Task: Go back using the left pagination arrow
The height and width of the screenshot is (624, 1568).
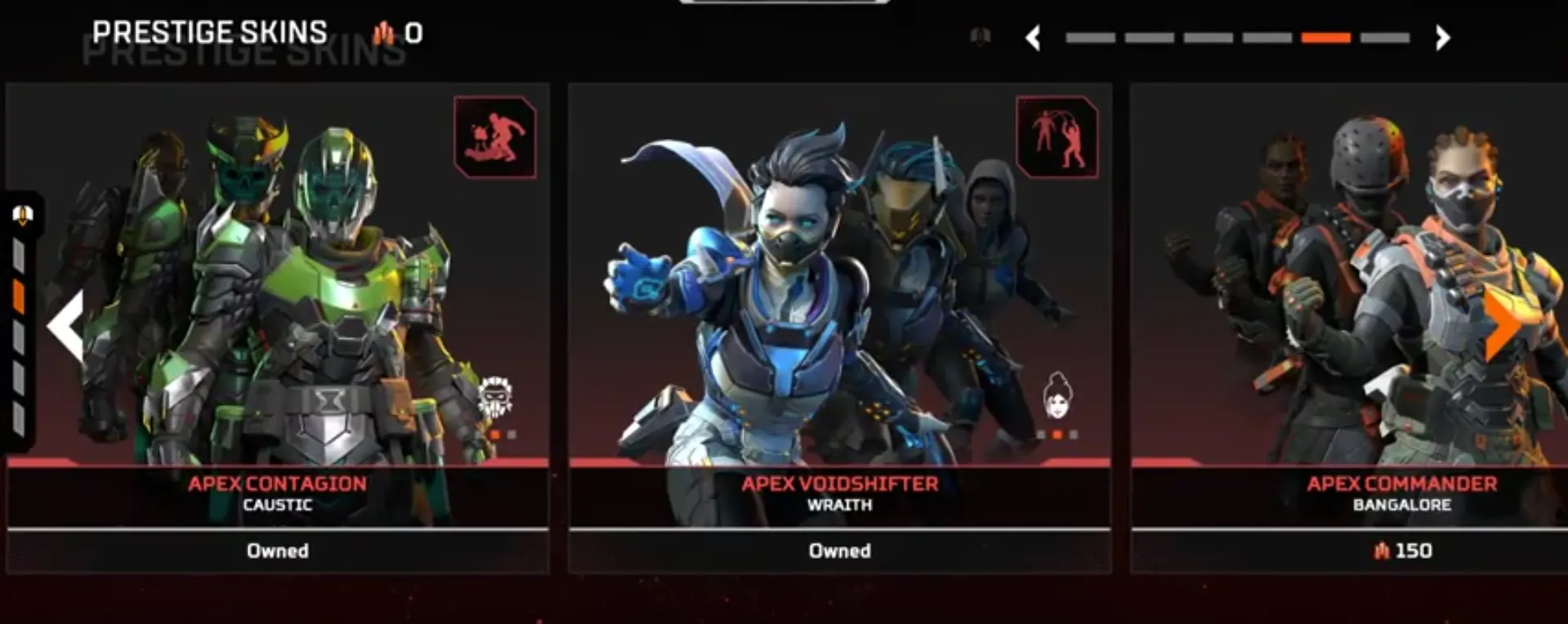Action: point(1034,36)
